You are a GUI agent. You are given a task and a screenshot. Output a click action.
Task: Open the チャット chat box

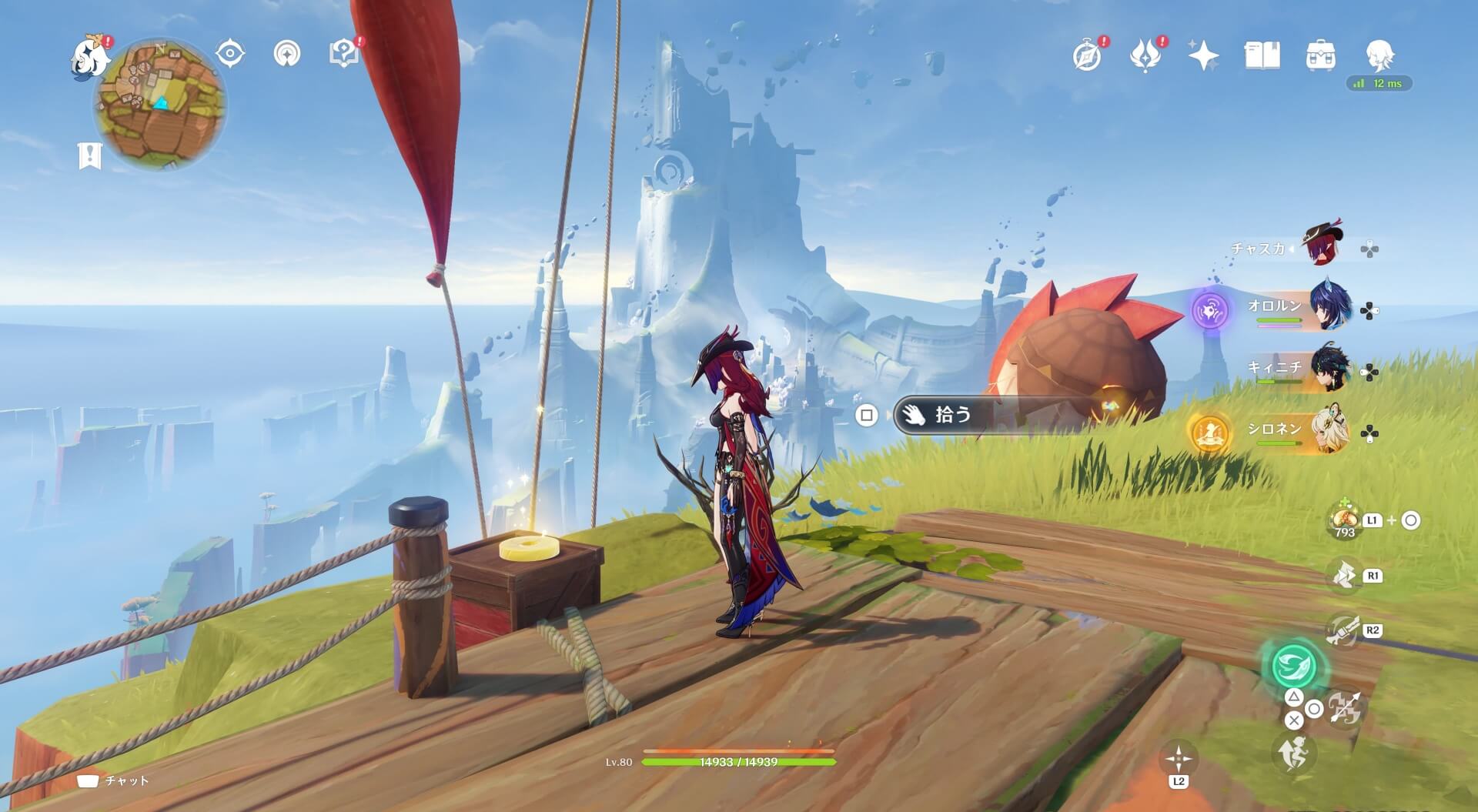click(114, 780)
